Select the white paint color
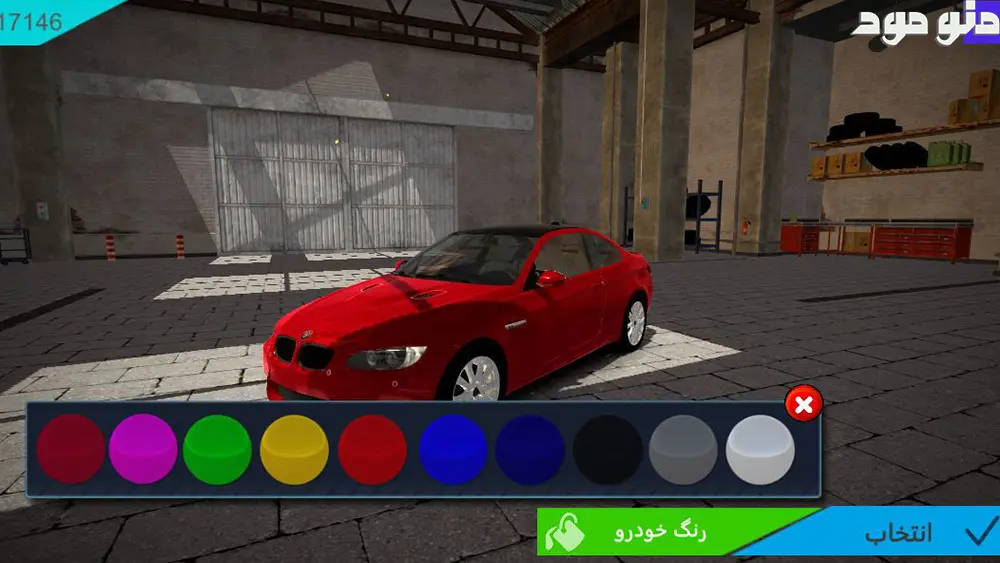This screenshot has height=563, width=1000. tap(760, 450)
